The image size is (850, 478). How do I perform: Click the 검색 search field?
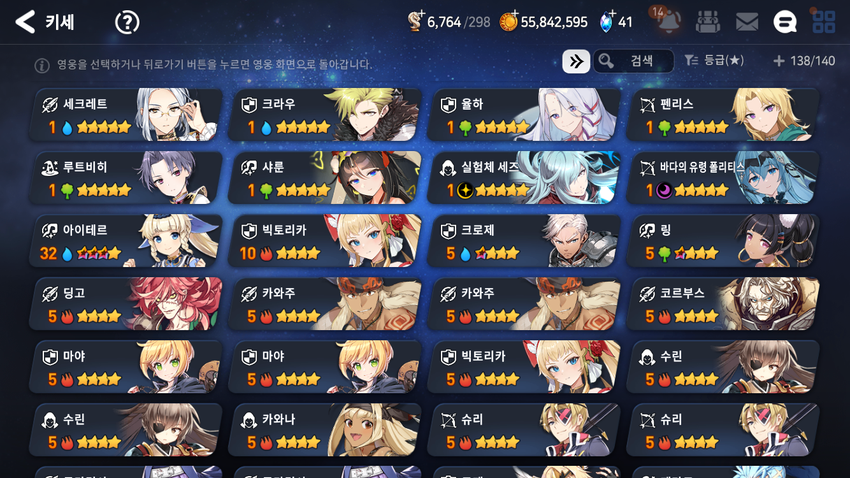pyautogui.click(x=633, y=61)
